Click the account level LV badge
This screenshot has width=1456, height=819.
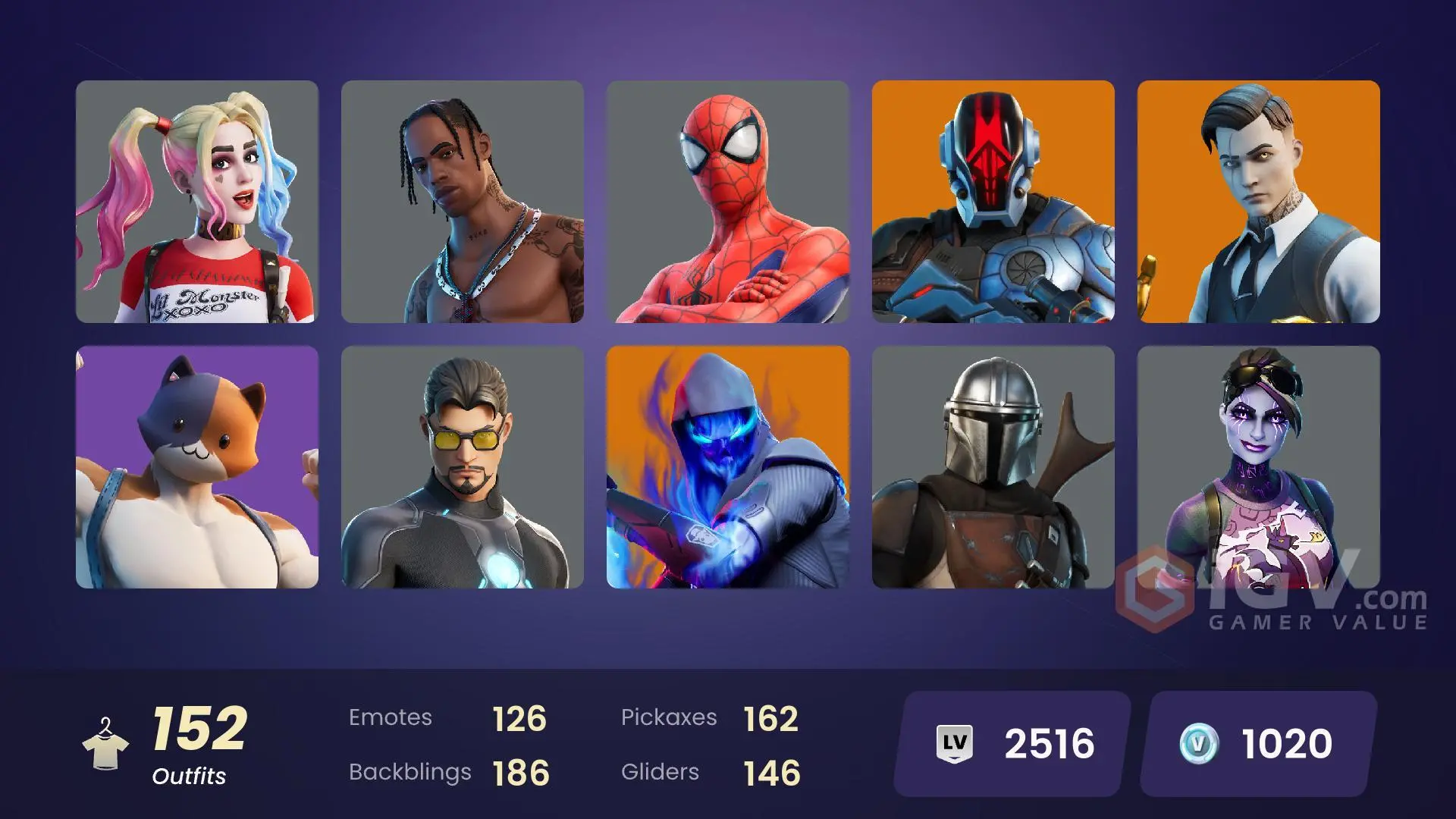(955, 743)
